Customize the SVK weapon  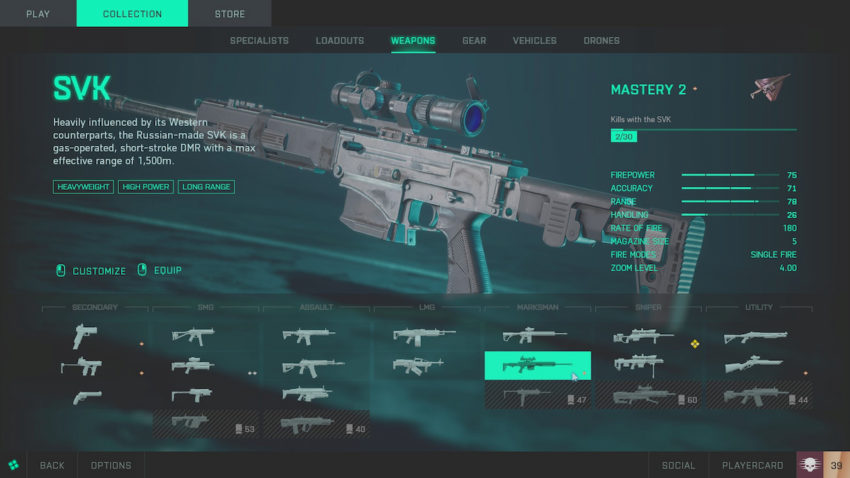tap(99, 271)
